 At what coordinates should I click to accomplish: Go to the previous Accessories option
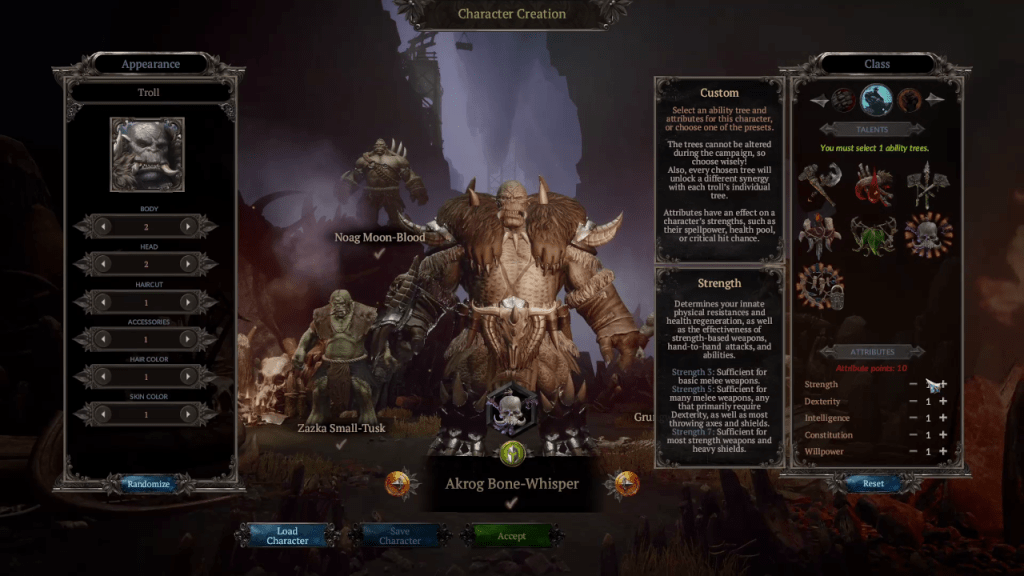click(105, 339)
